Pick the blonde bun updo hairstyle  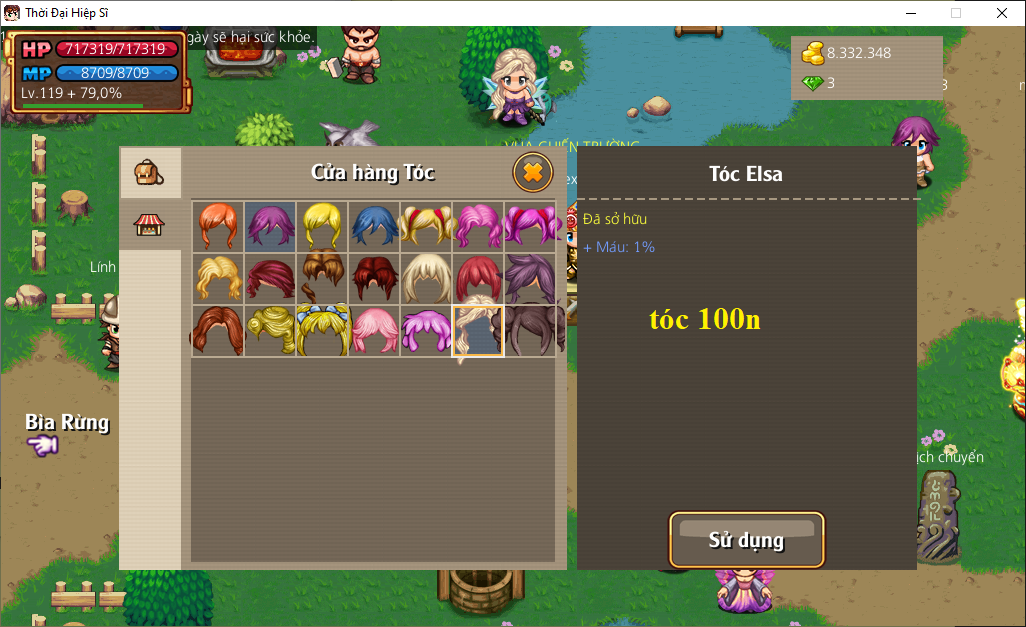pos(270,330)
